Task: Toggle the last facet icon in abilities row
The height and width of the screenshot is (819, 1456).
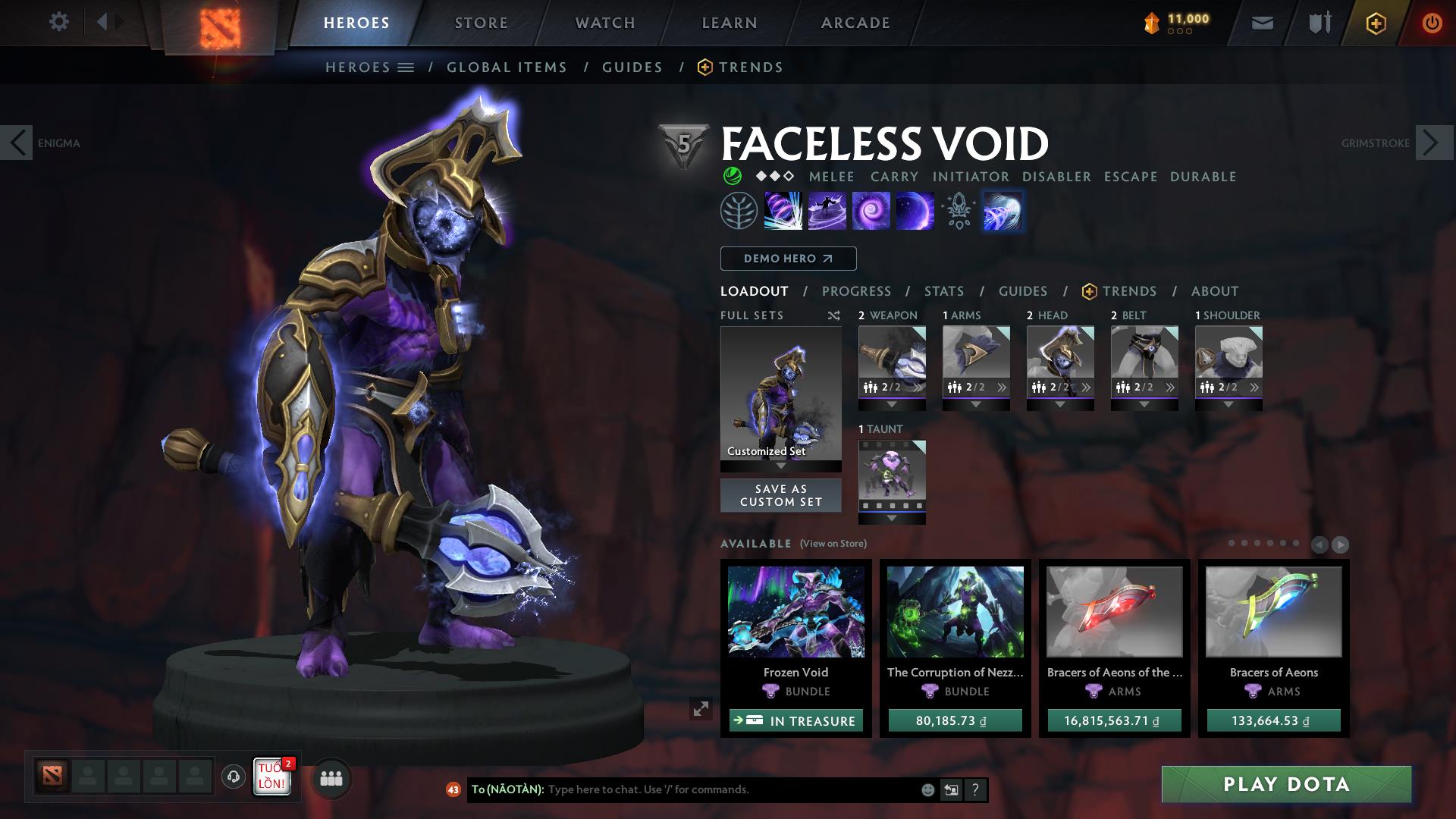Action: click(1003, 212)
